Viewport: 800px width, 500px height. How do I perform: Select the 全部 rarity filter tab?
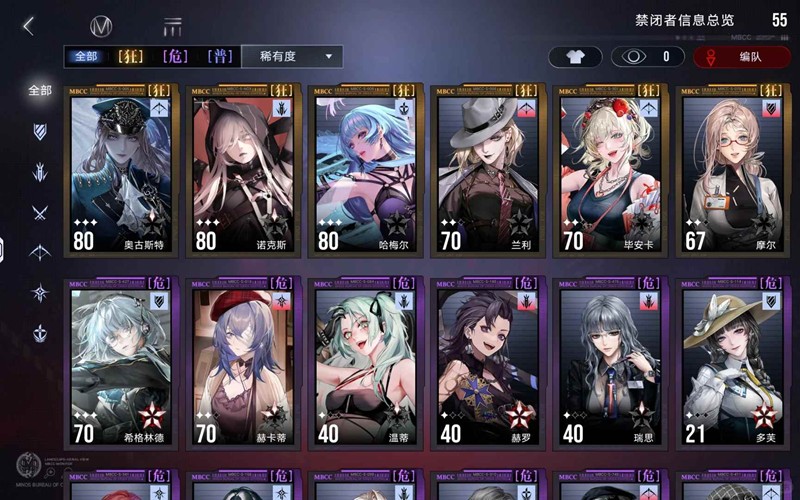click(x=85, y=57)
